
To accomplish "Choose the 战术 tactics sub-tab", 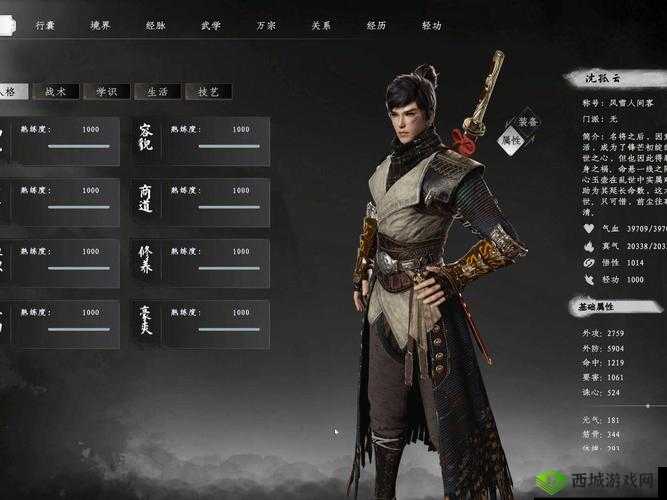I will point(56,91).
